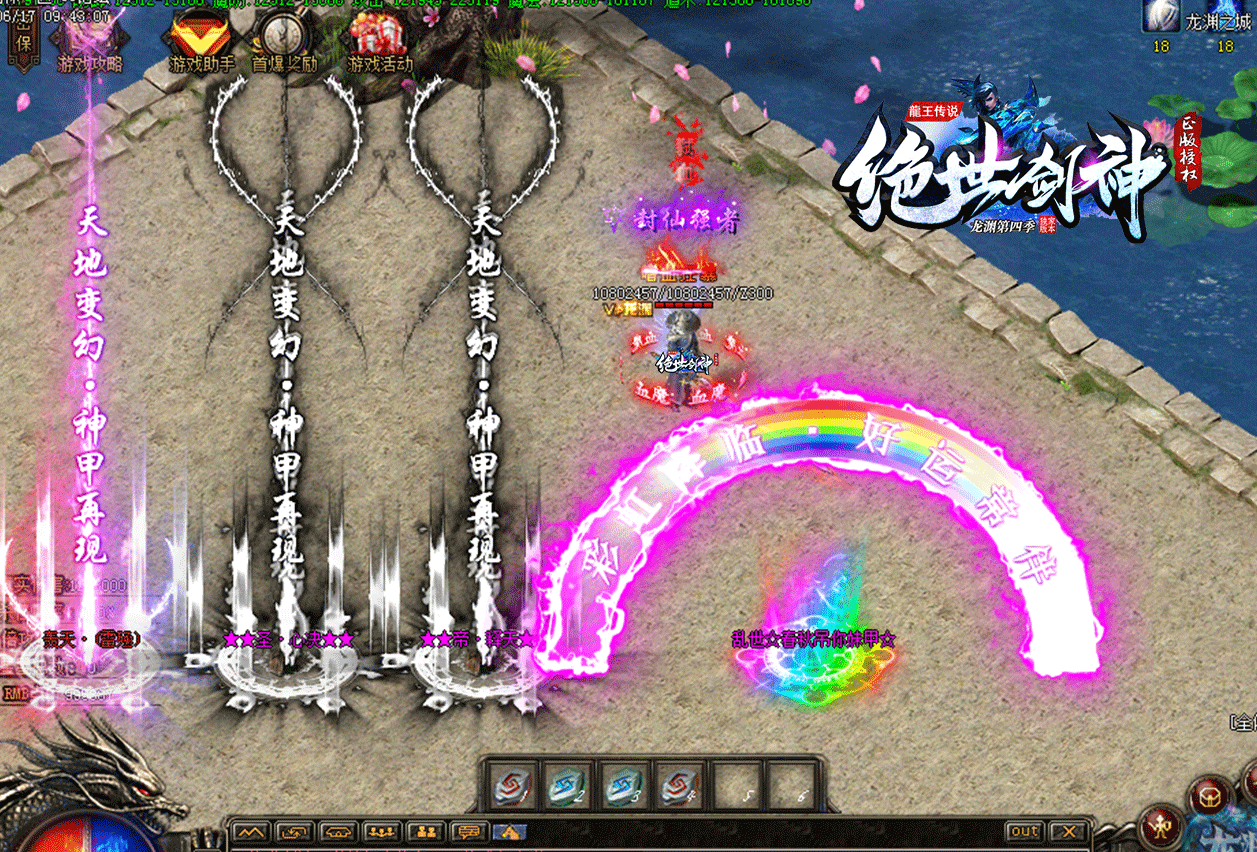
Task: Toggle the up-arrow chat bar button
Action: (250, 832)
